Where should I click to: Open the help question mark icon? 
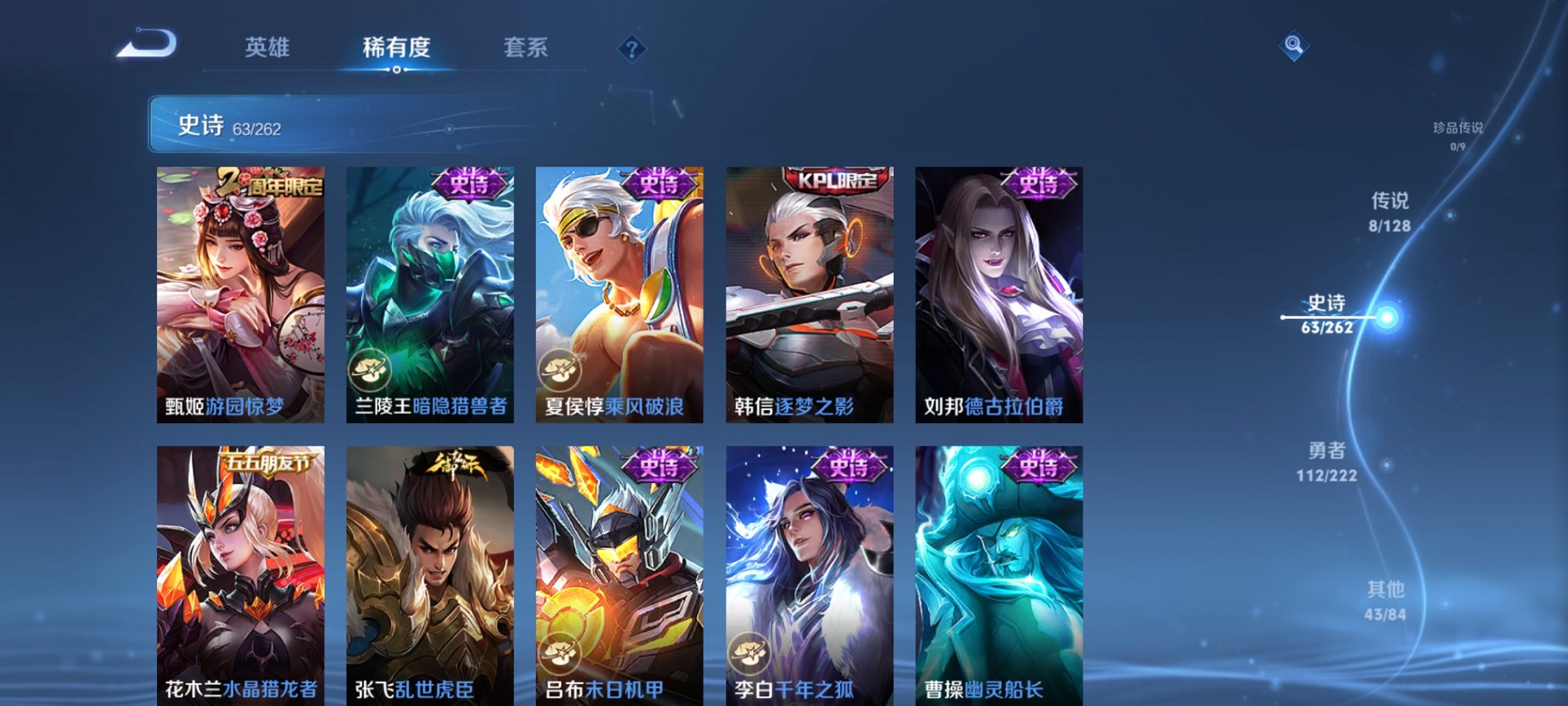632,49
